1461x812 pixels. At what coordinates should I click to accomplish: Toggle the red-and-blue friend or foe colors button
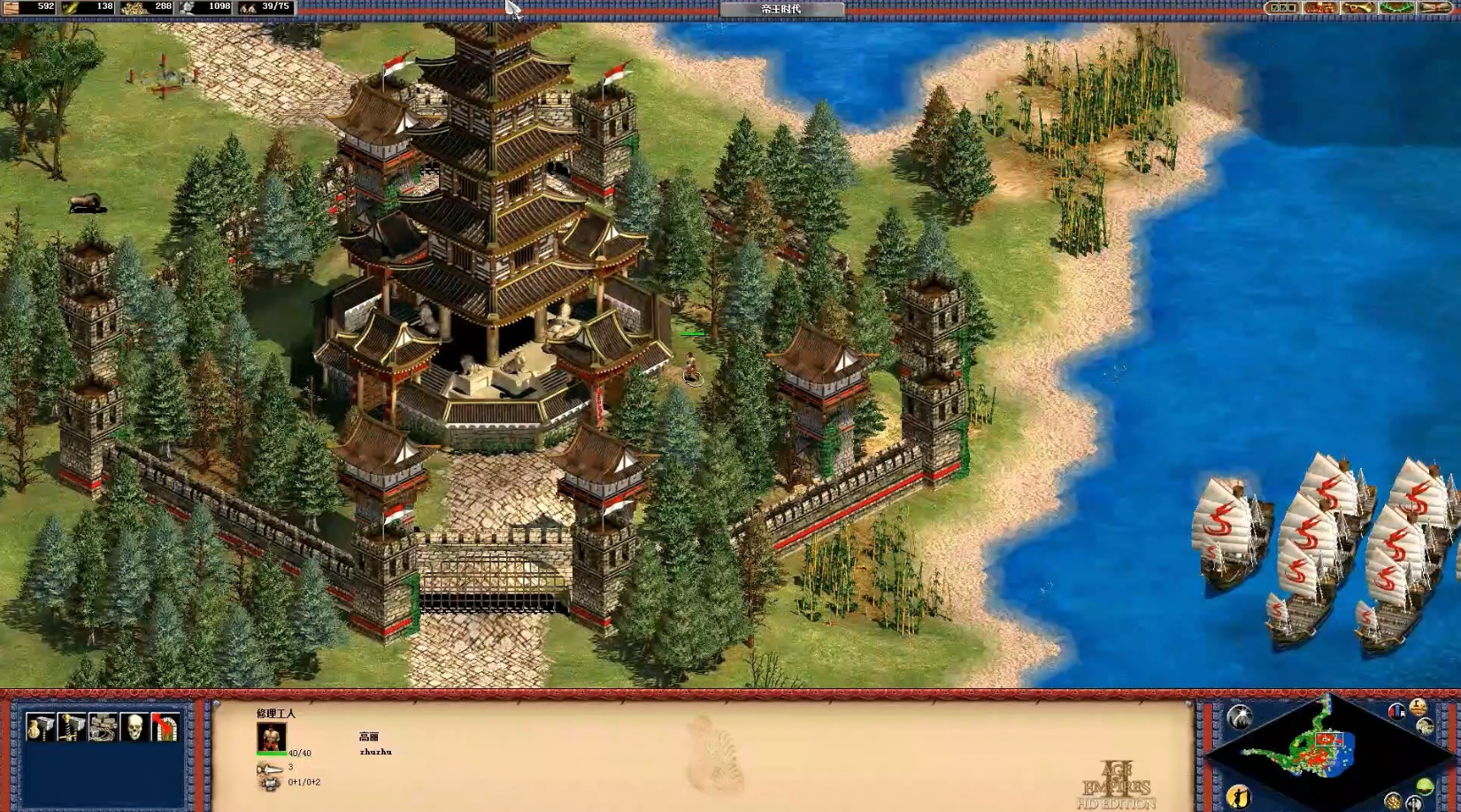(x=1396, y=711)
